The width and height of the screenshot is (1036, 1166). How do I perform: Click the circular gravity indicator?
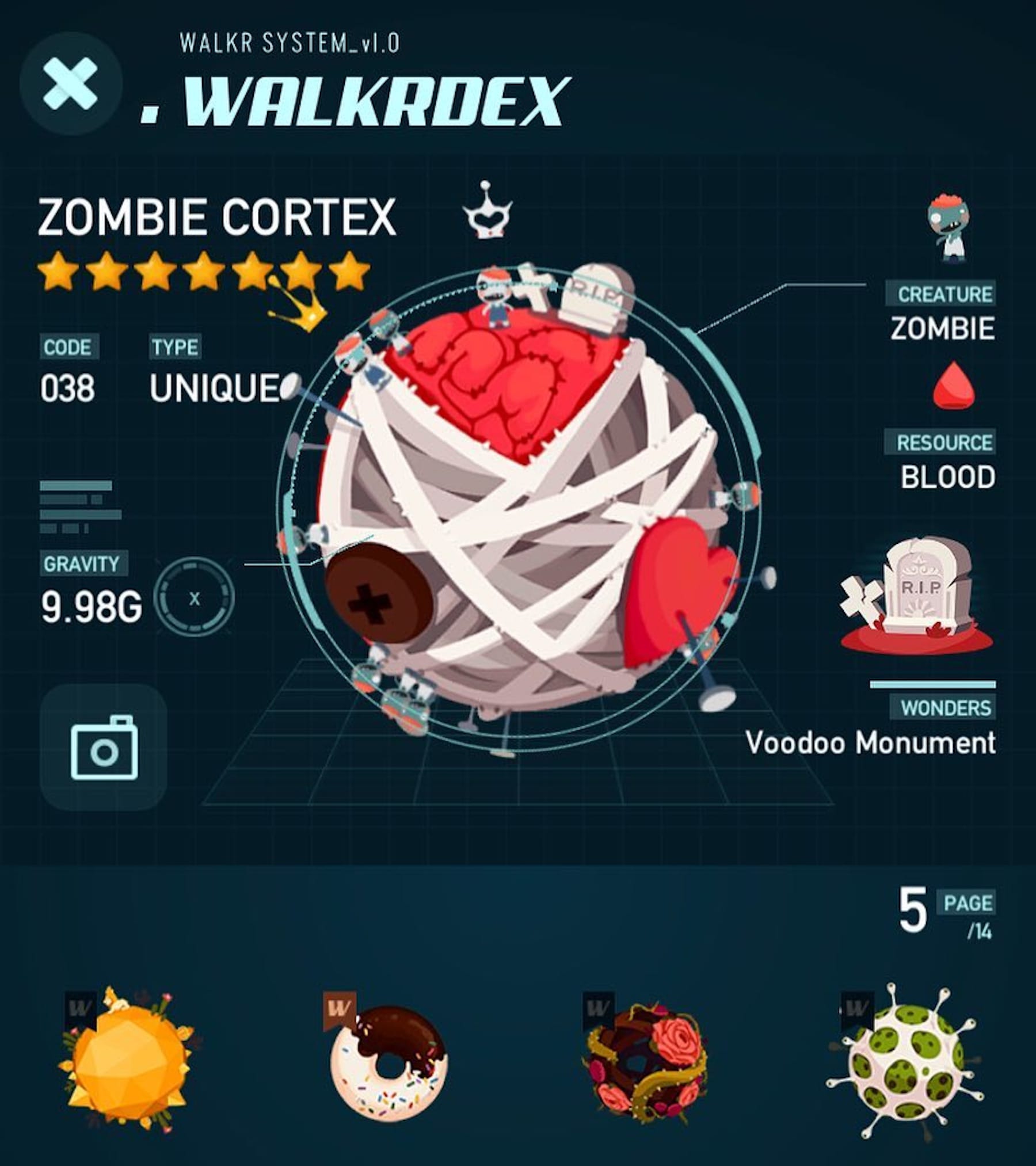pos(195,599)
